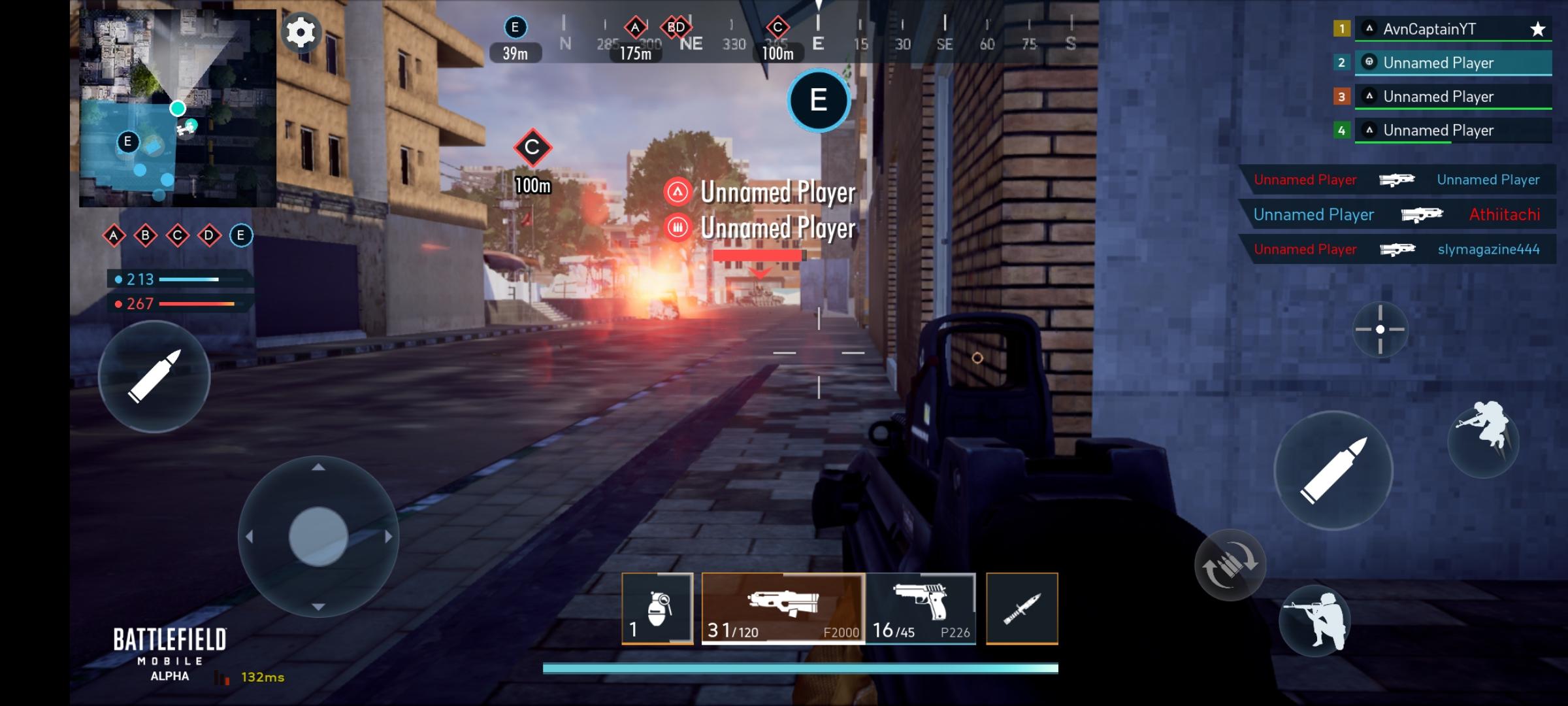Image resolution: width=1568 pixels, height=706 pixels.
Task: Fire with the left bullet button
Action: [154, 377]
